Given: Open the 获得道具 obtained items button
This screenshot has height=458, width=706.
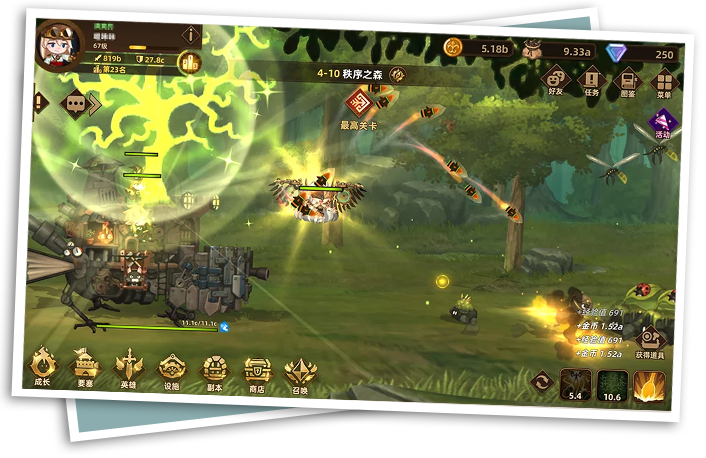Looking at the screenshot, I should (651, 341).
